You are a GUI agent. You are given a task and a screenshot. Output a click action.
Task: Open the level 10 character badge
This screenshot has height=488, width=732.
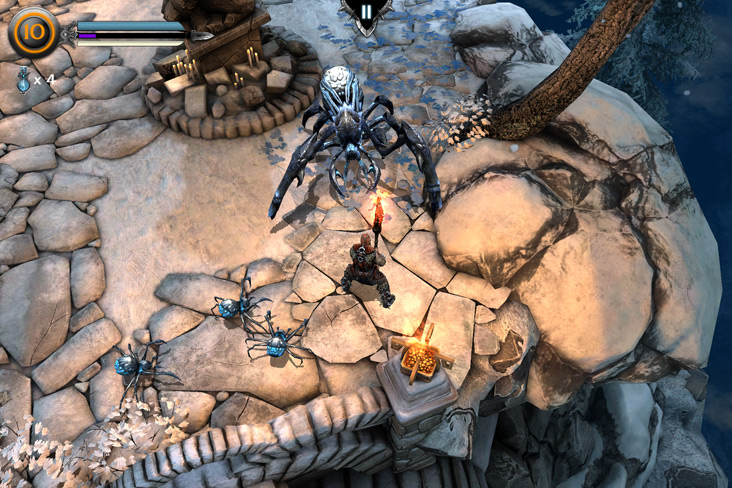pos(31,31)
